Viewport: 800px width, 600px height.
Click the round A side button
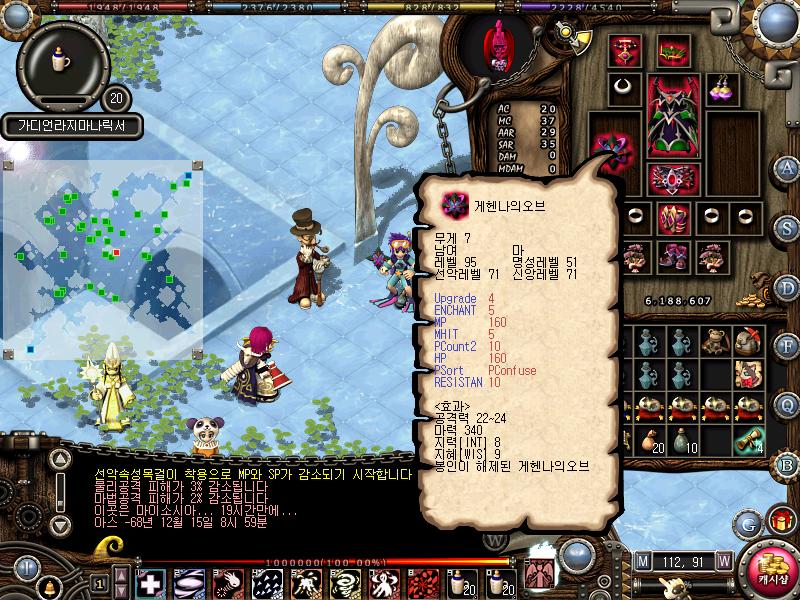[788, 168]
